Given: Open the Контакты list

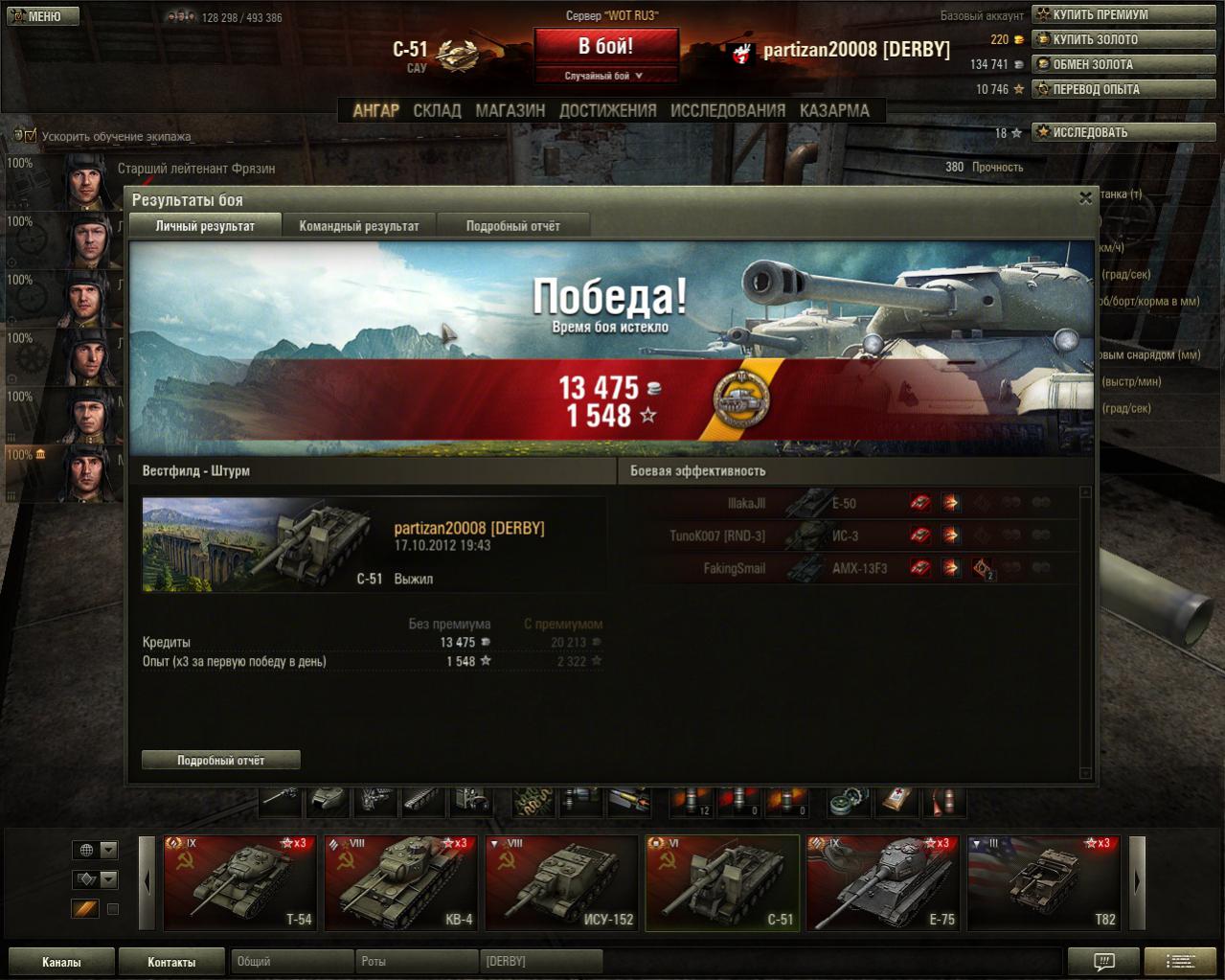Looking at the screenshot, I should [x=171, y=962].
